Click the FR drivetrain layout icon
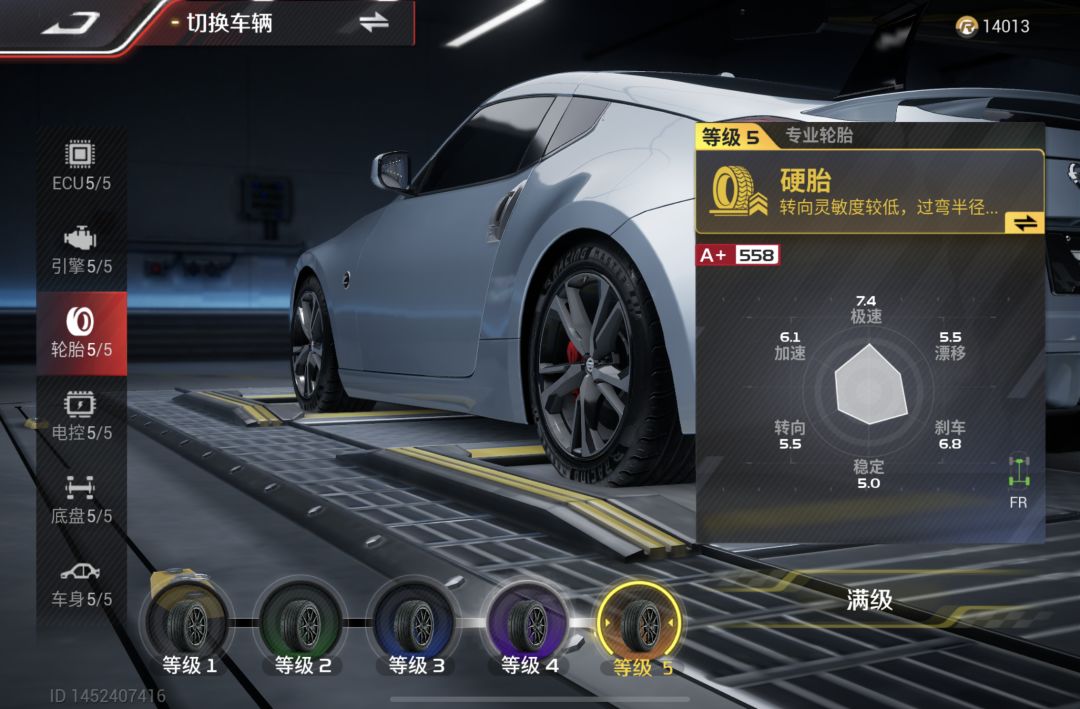The width and height of the screenshot is (1080, 709). point(1019,482)
